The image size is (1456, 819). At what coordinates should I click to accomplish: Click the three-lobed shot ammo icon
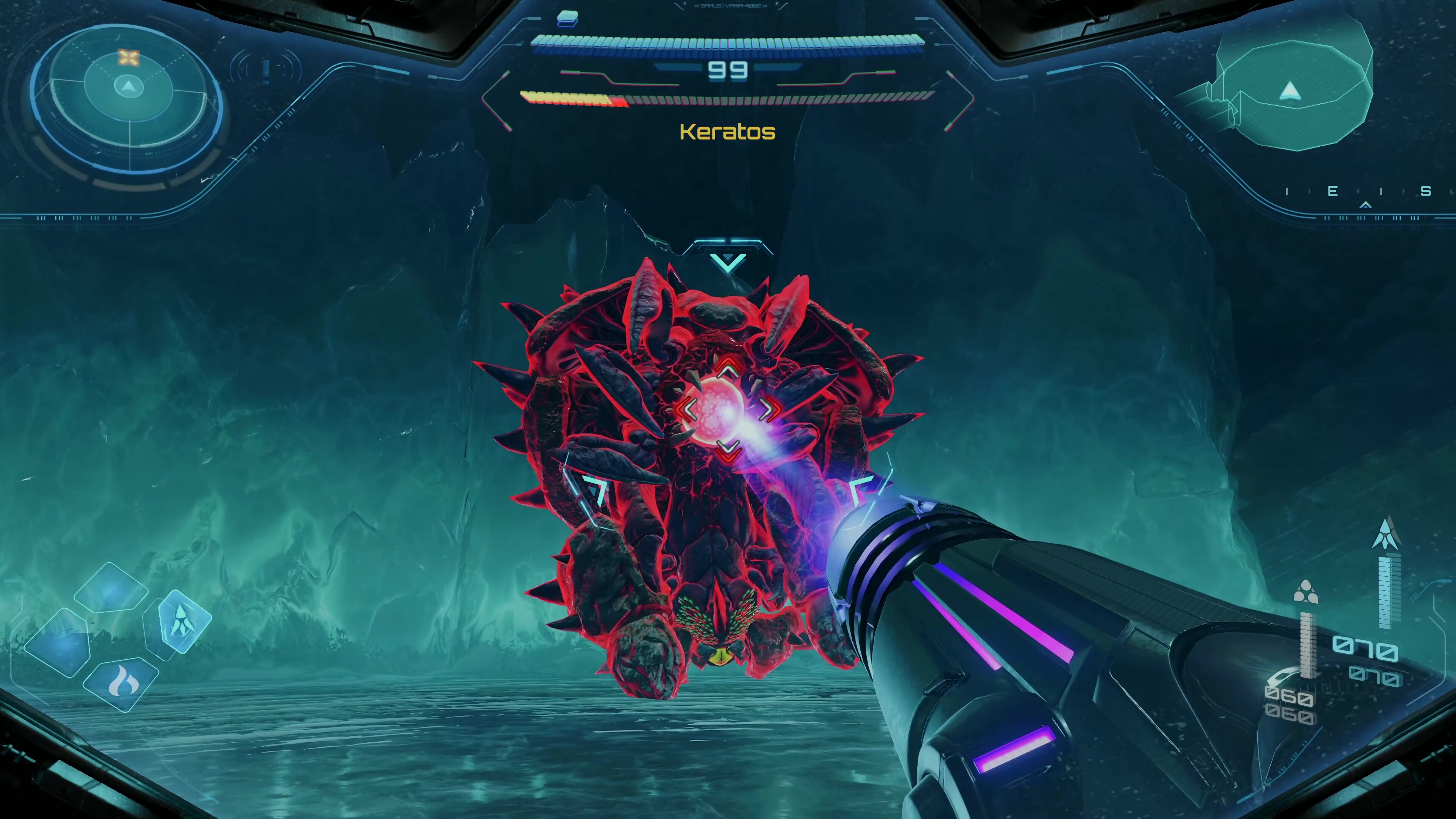(1305, 593)
